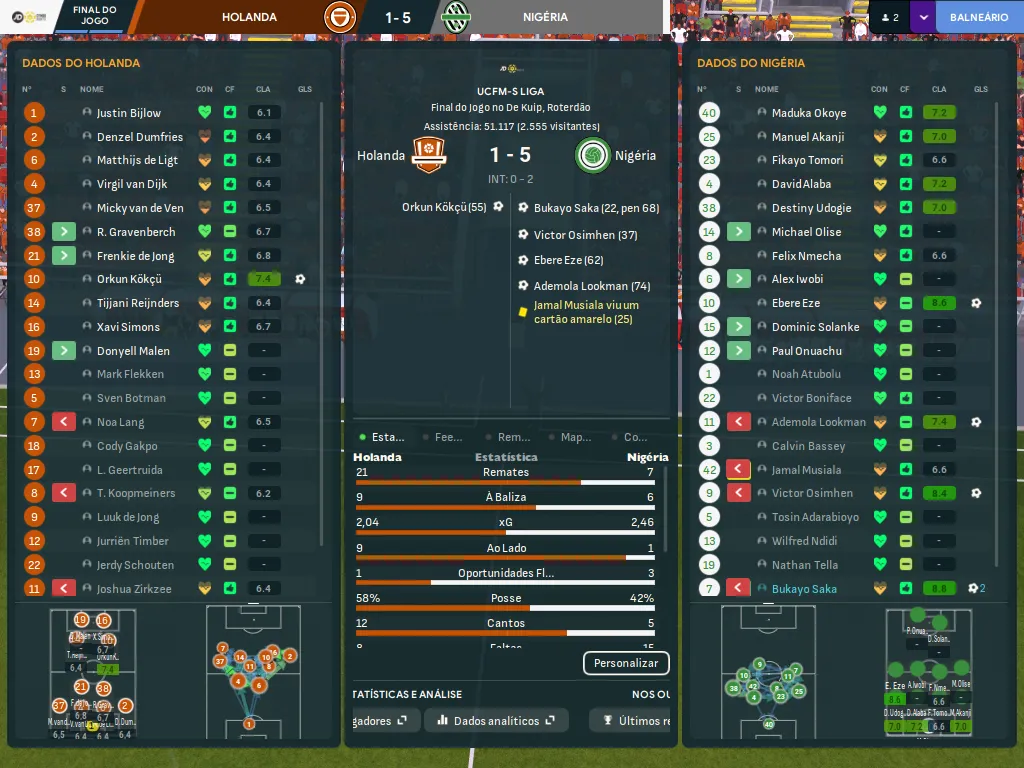Open Ebere Eze's player row

tap(796, 303)
